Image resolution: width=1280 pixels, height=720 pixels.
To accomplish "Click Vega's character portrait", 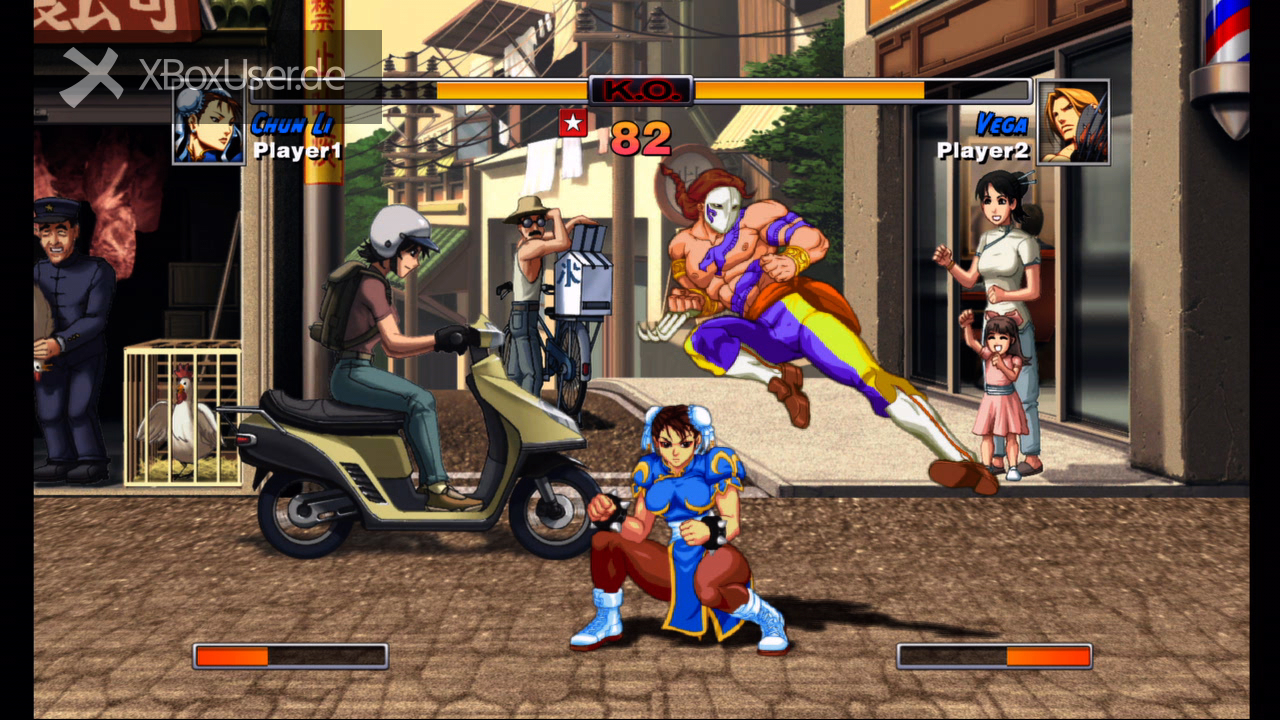I will coord(1073,123).
